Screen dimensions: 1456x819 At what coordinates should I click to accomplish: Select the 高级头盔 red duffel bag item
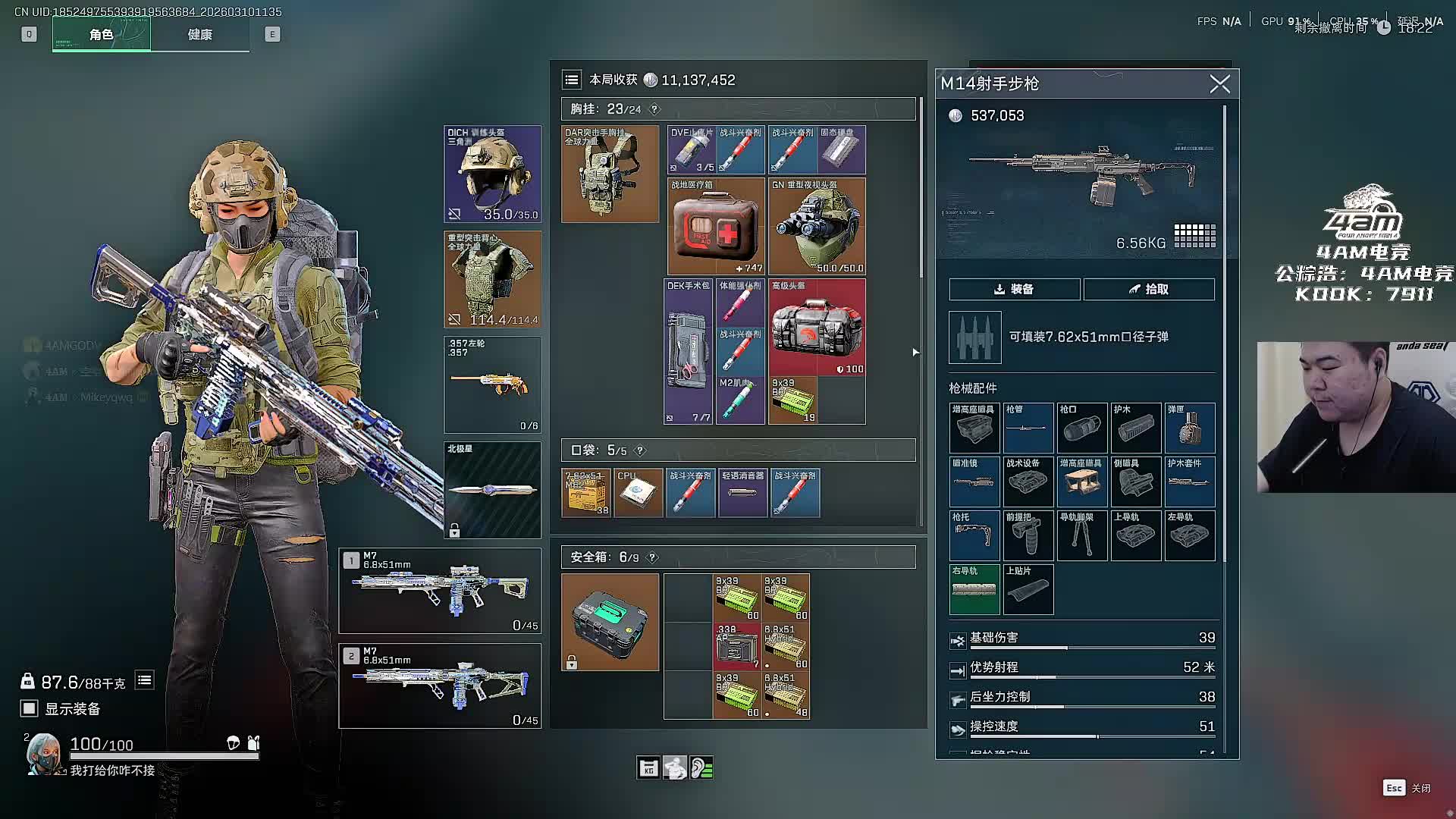[x=817, y=328]
